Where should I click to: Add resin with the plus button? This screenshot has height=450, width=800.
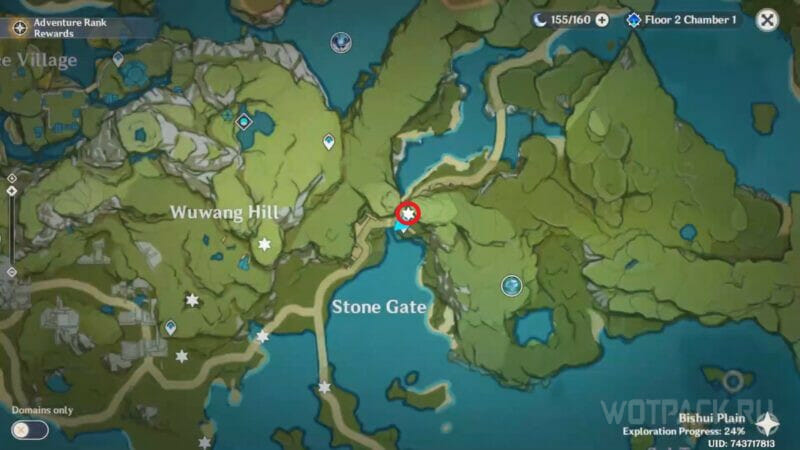coord(602,20)
